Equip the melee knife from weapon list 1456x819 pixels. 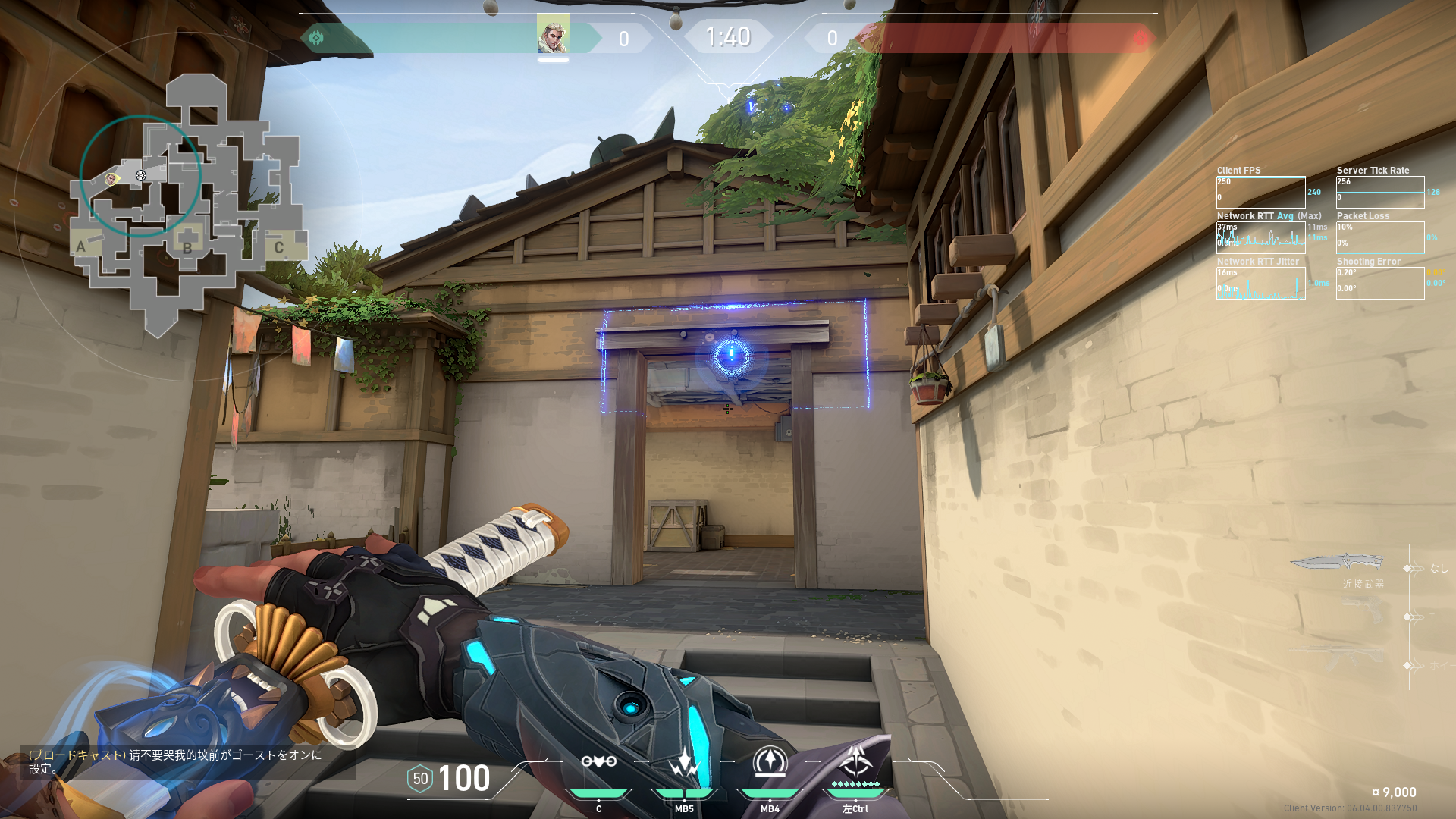click(x=1336, y=563)
